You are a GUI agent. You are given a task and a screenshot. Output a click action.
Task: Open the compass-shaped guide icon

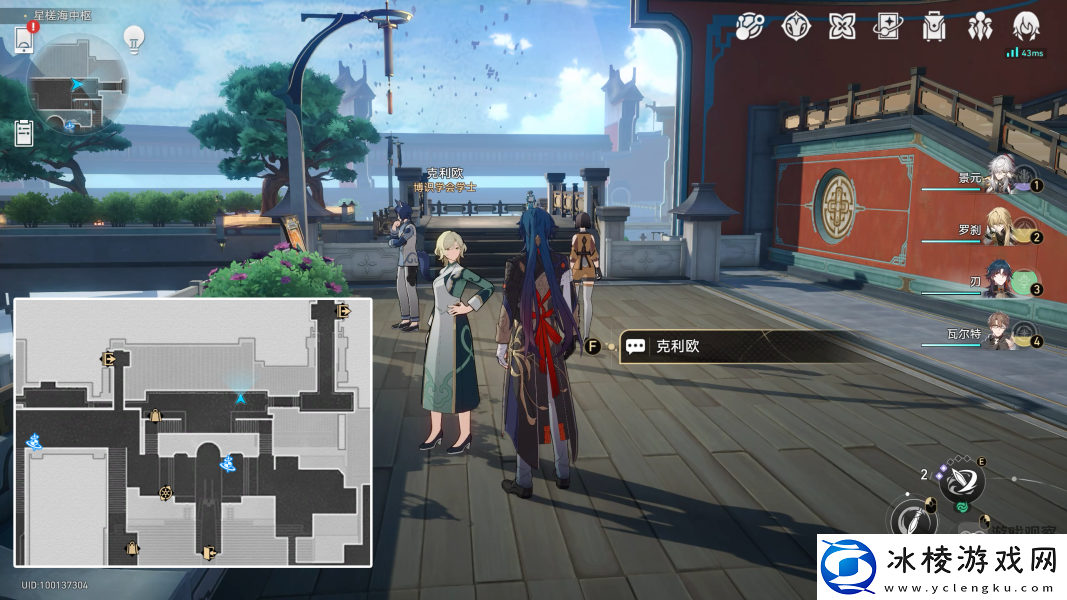coord(796,27)
